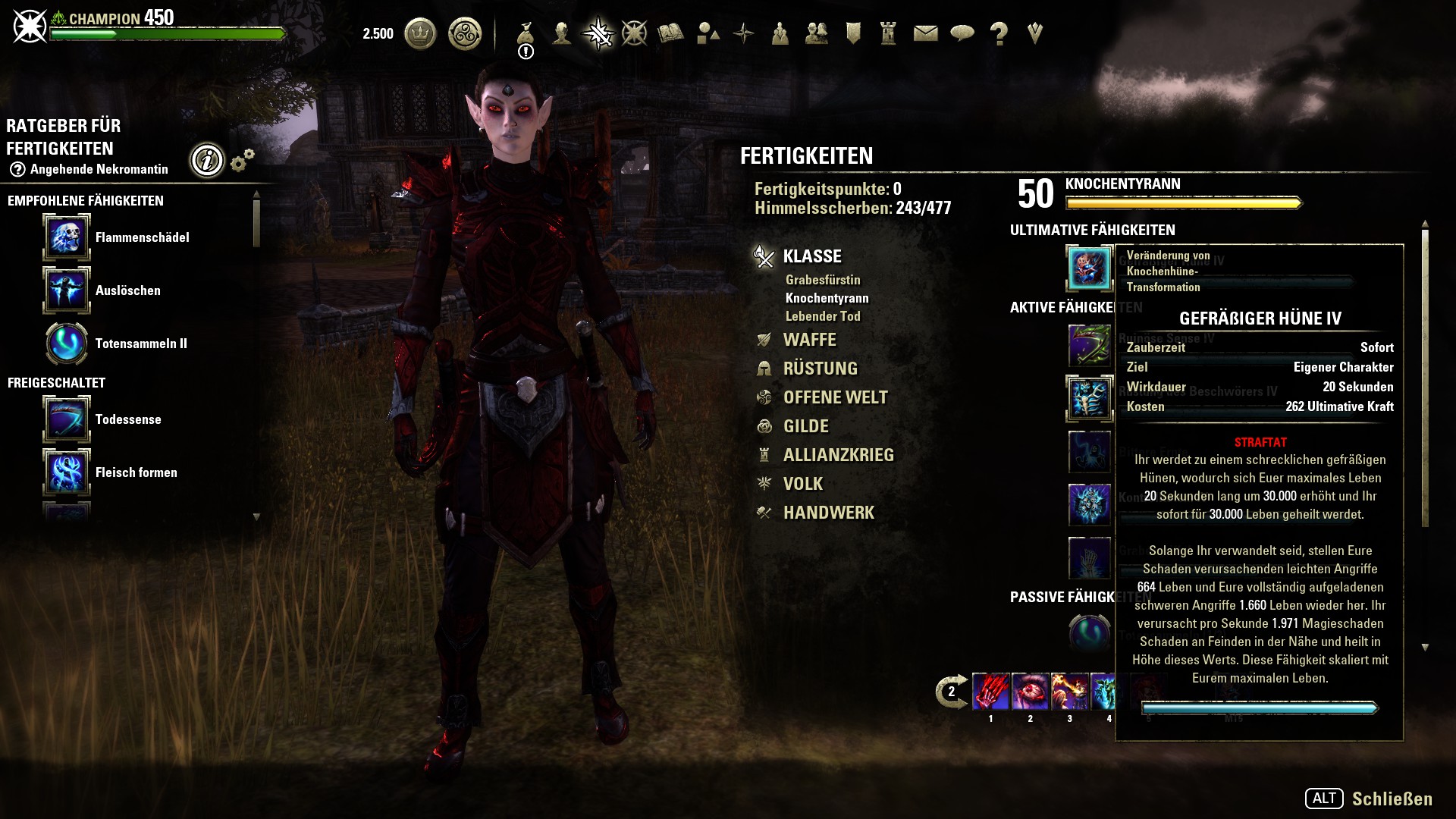This screenshot has height=819, width=1456.
Task: Choose the Gilde skill category
Action: point(805,426)
